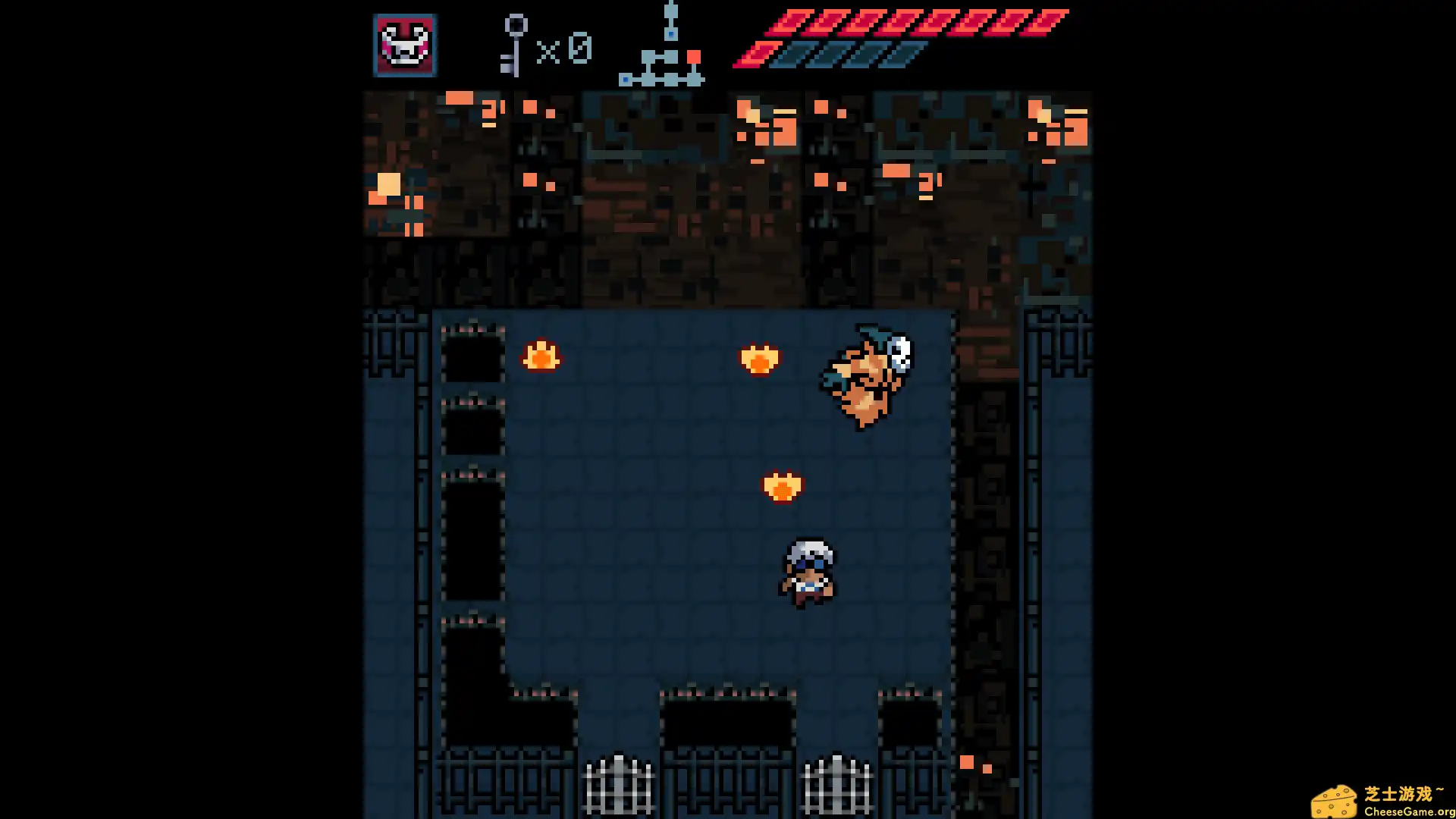Click the red node on the map tree
This screenshot has width=1456, height=819.
694,56
